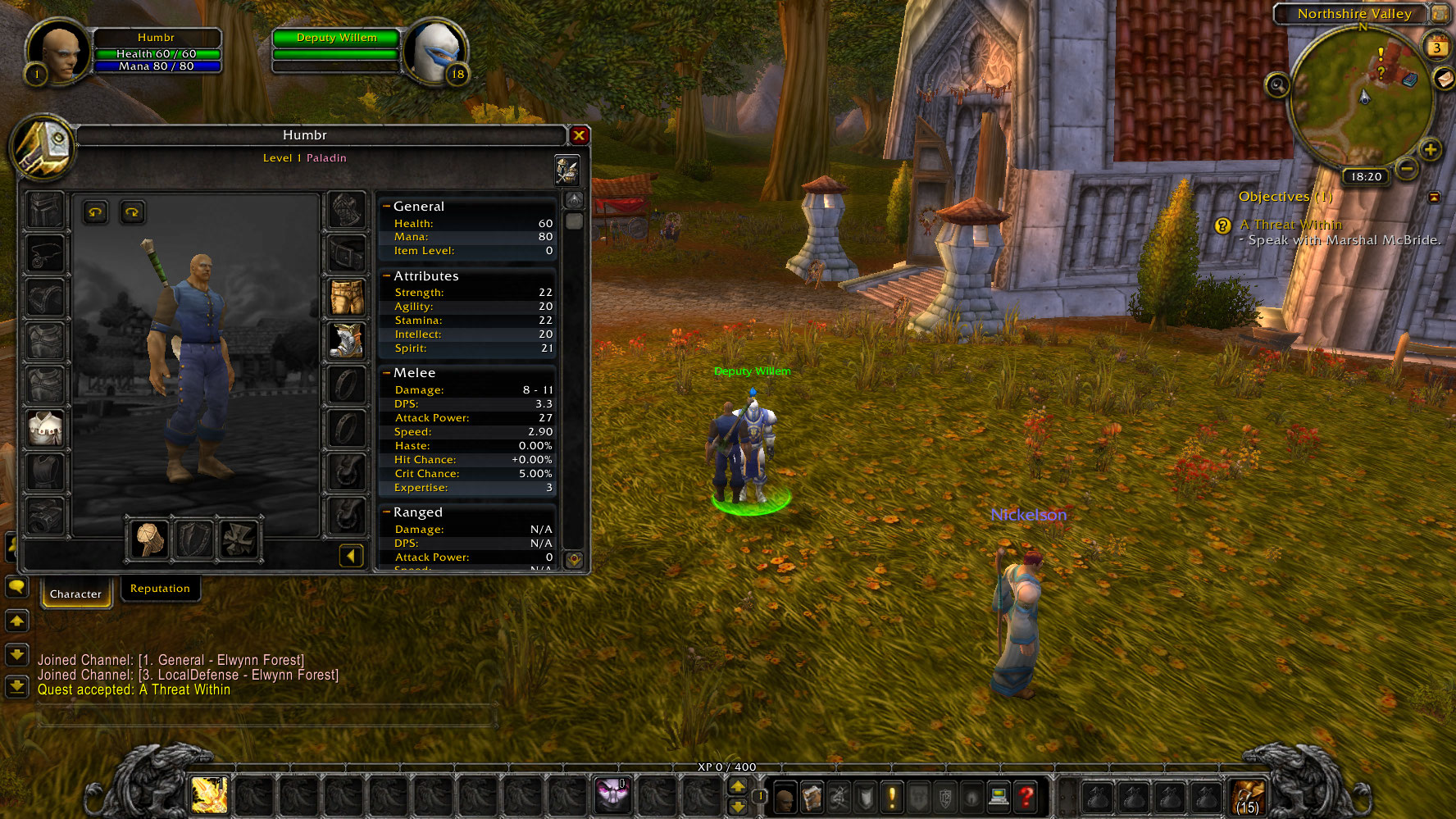Select the main-hand mace weapon slot
Image resolution: width=1456 pixels, height=819 pixels.
[x=150, y=539]
